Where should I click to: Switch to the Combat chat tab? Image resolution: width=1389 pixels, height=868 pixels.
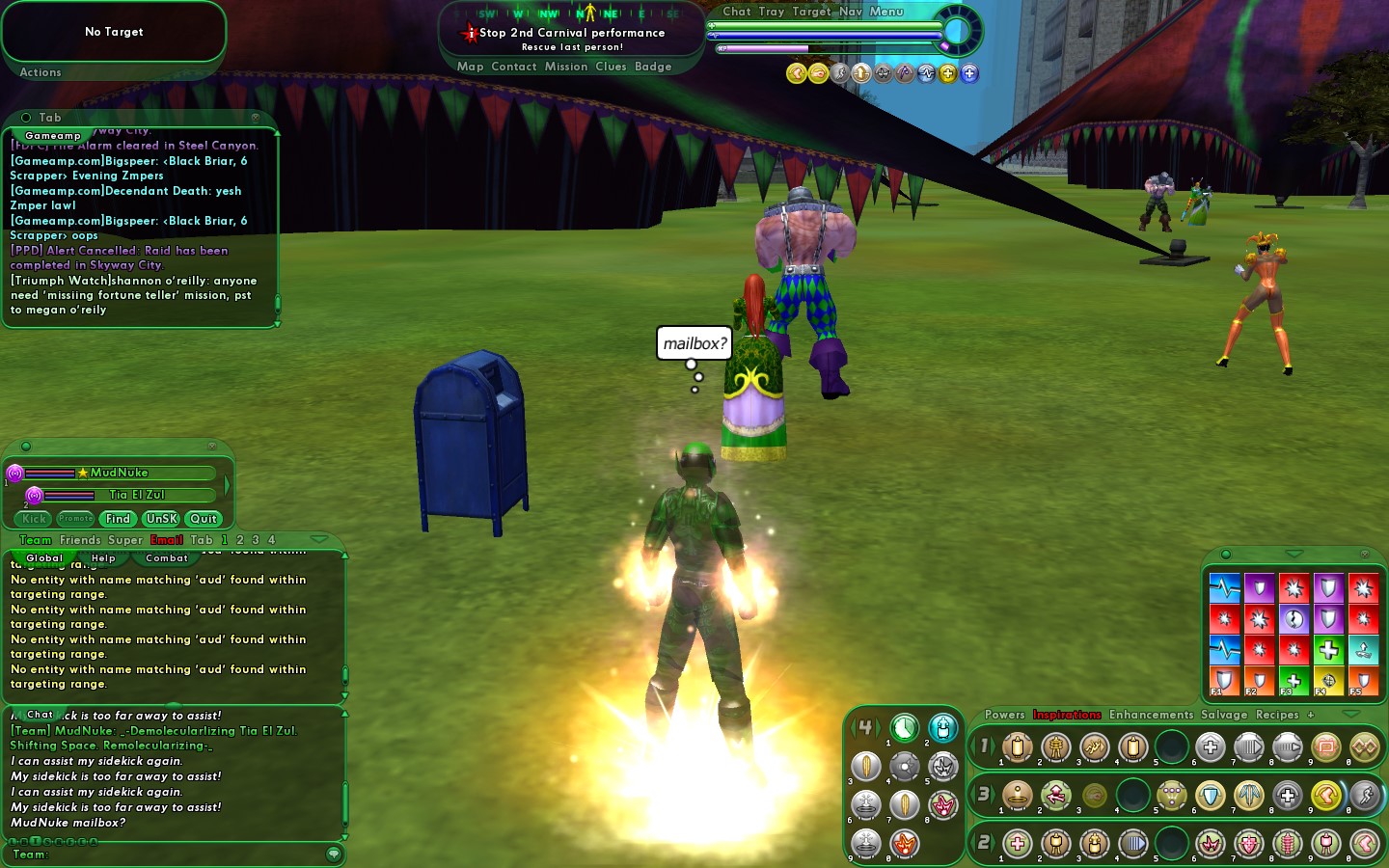167,558
